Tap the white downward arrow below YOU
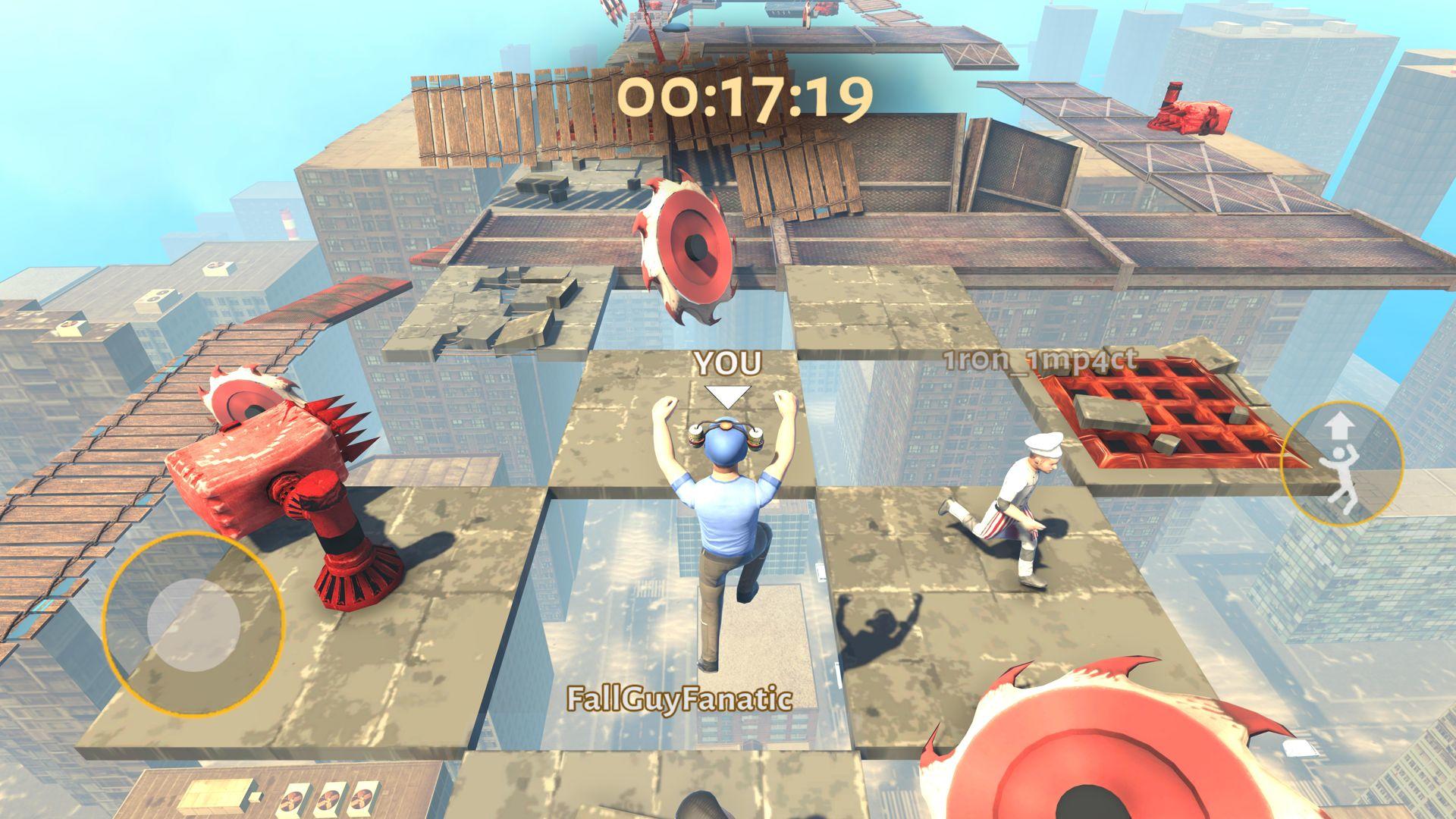This screenshot has width=1456, height=819. click(730, 394)
